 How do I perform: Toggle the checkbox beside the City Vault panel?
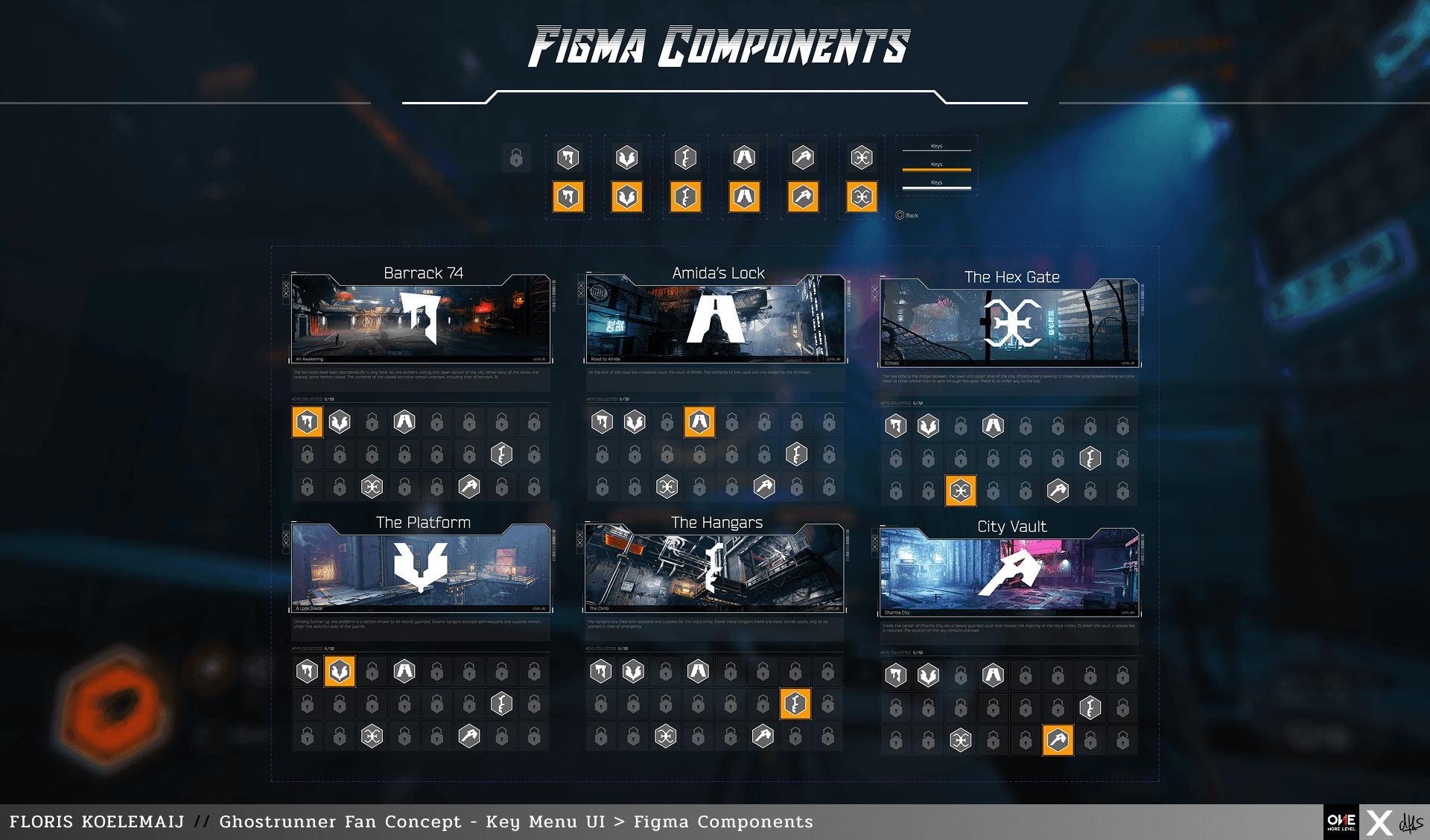(x=873, y=538)
